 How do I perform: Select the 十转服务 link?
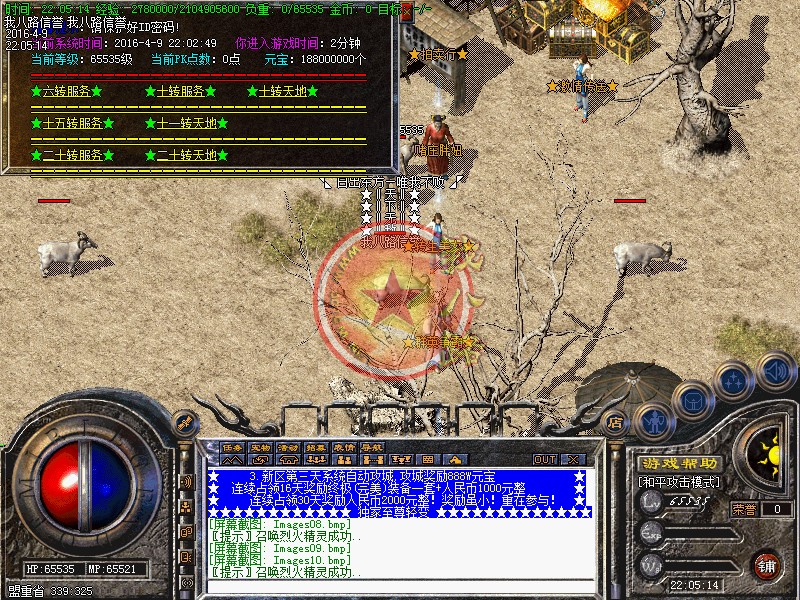(x=187, y=91)
